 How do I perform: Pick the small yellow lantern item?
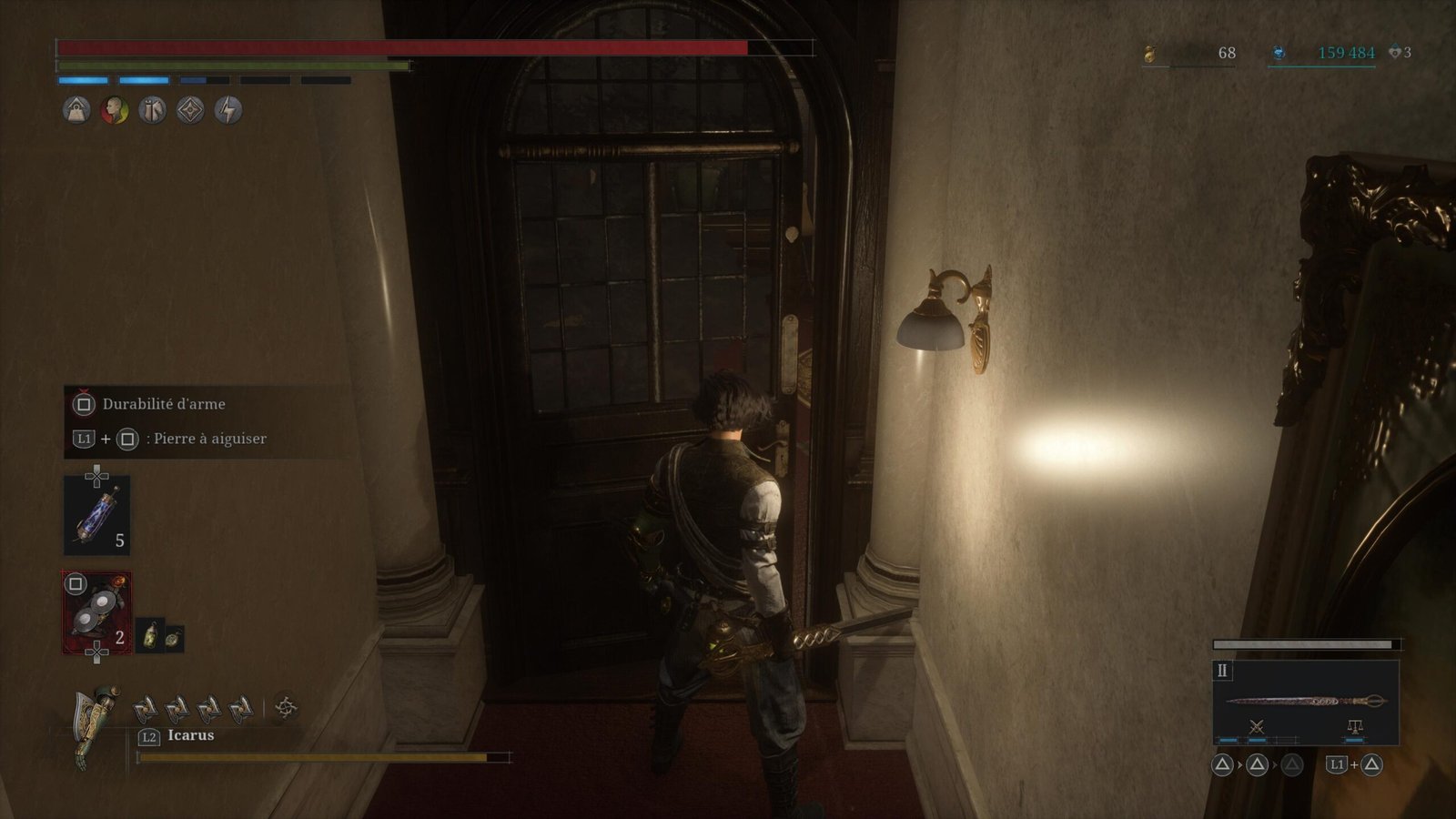[151, 636]
